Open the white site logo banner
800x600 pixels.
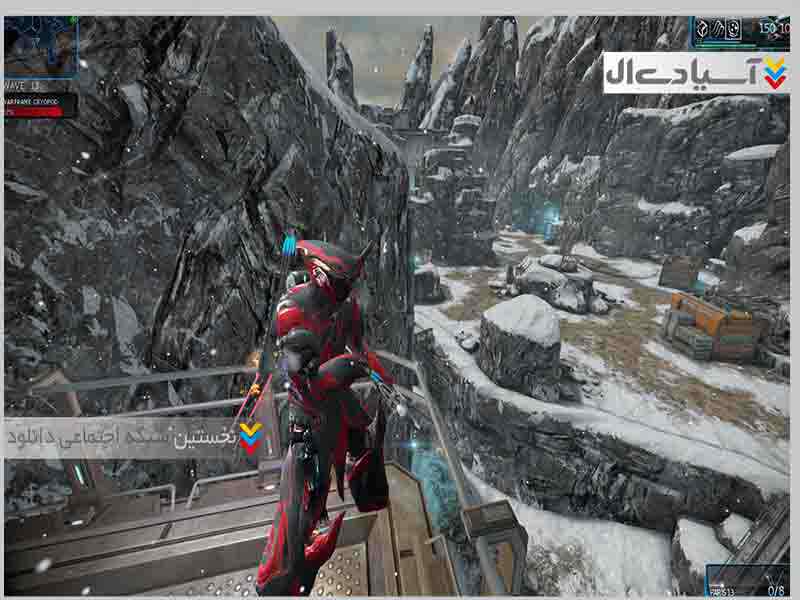point(695,72)
